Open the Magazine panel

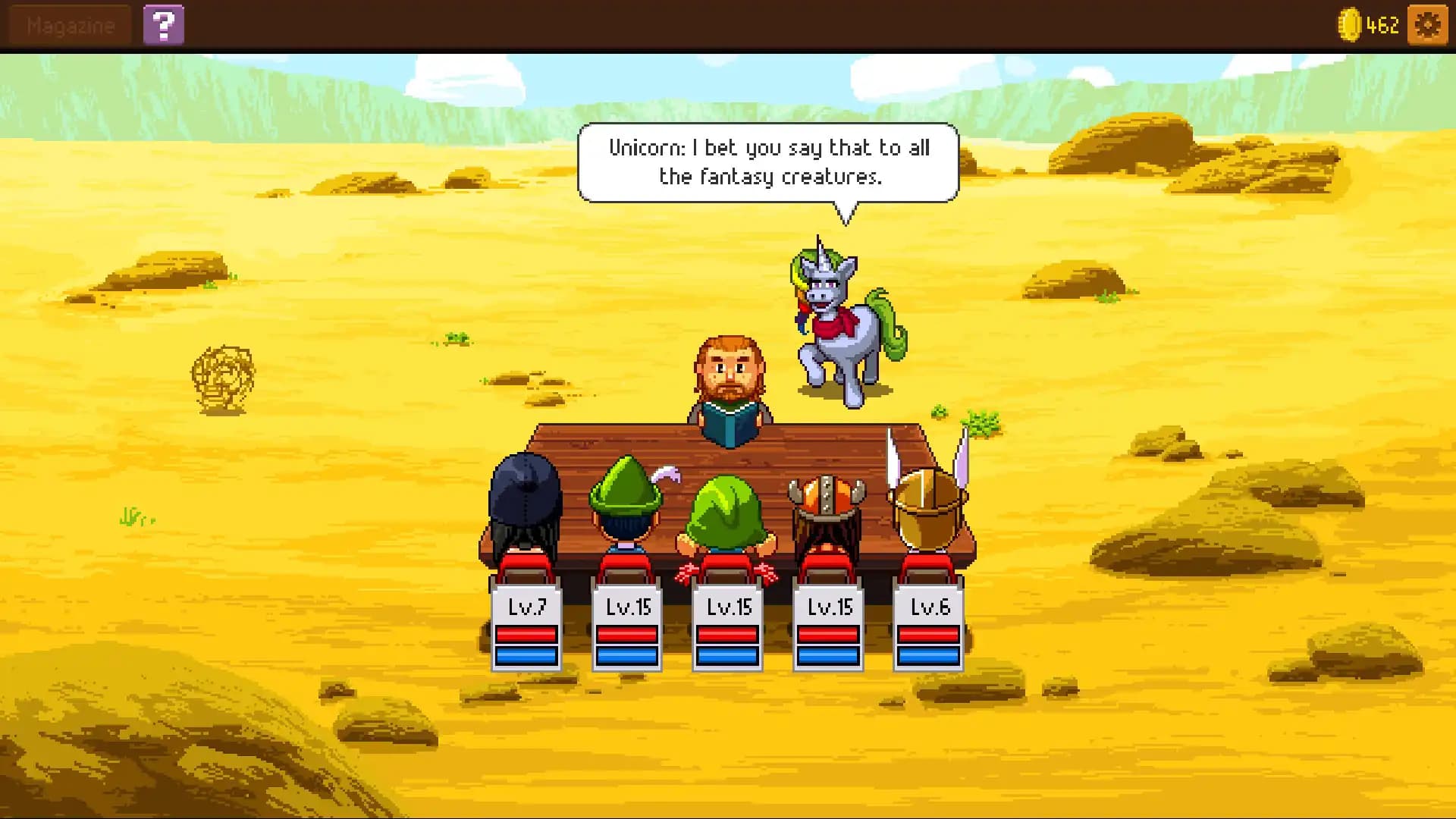point(68,24)
